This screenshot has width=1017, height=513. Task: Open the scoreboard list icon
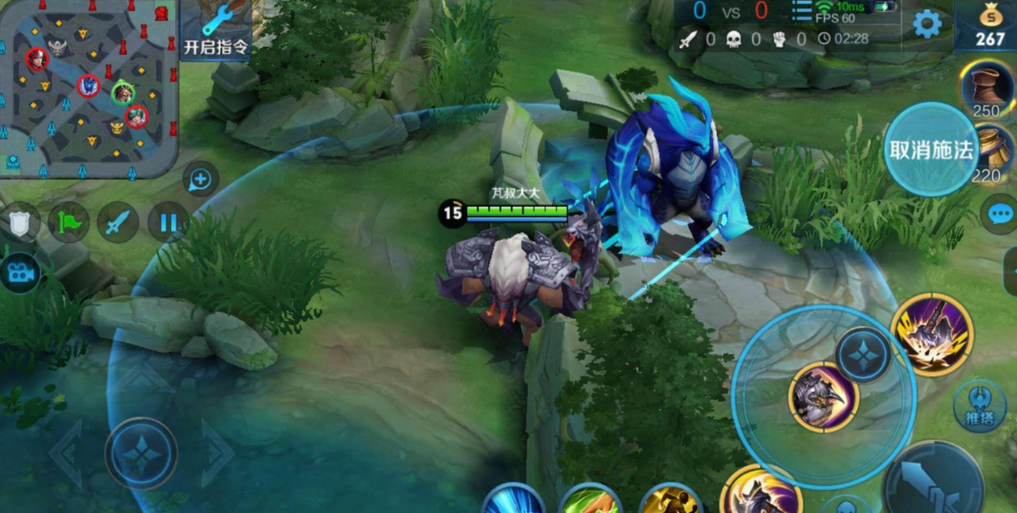pyautogui.click(x=802, y=12)
